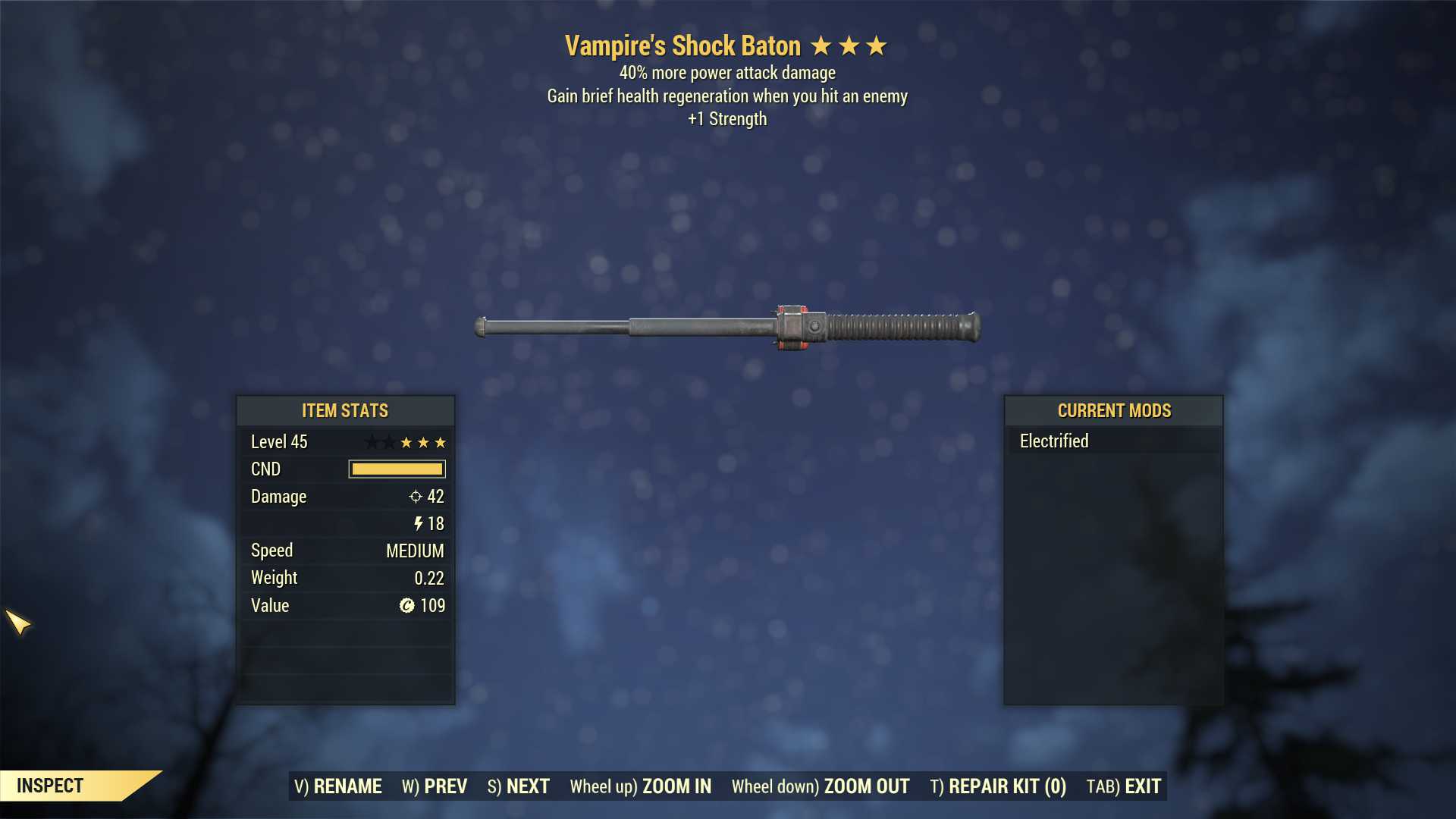Click ZOOM IN on the bottom bar
This screenshot has width=1456, height=819.
pyautogui.click(x=641, y=786)
